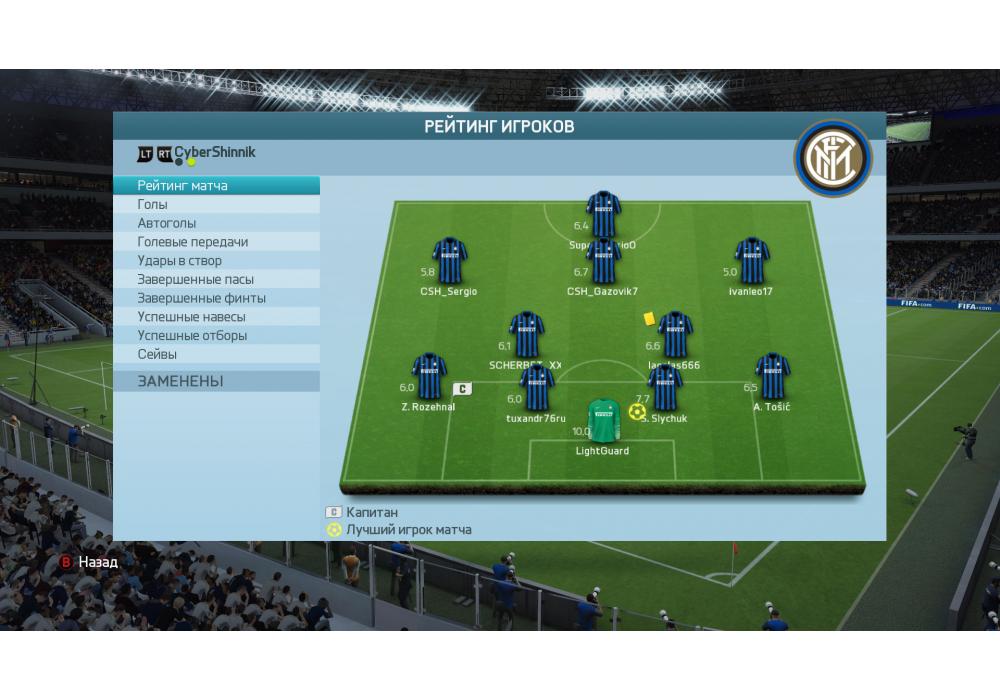Show the Голевые передачи stats
This screenshot has width=1000, height=700.
[x=216, y=242]
